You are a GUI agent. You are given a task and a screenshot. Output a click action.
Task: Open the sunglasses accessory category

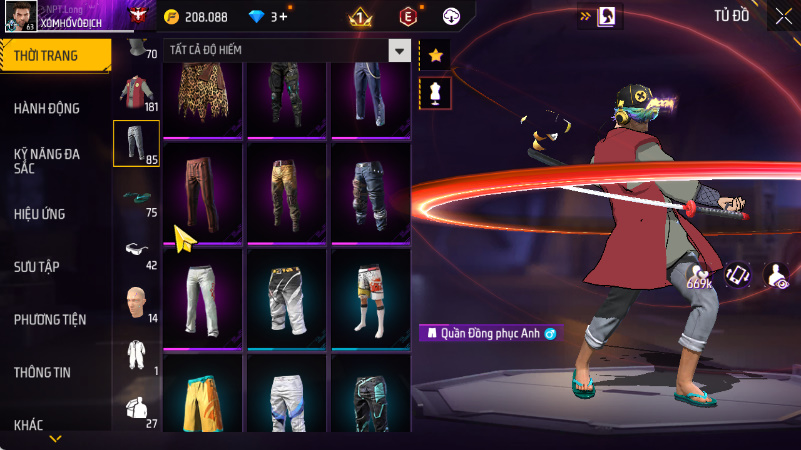coord(136,250)
